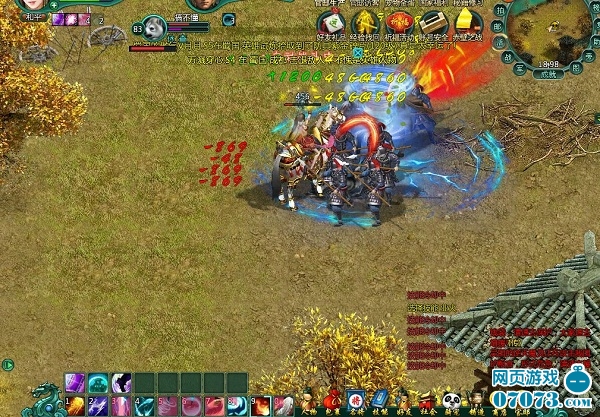
Task: Open the 名将 generals menu
Action: click(356, 402)
